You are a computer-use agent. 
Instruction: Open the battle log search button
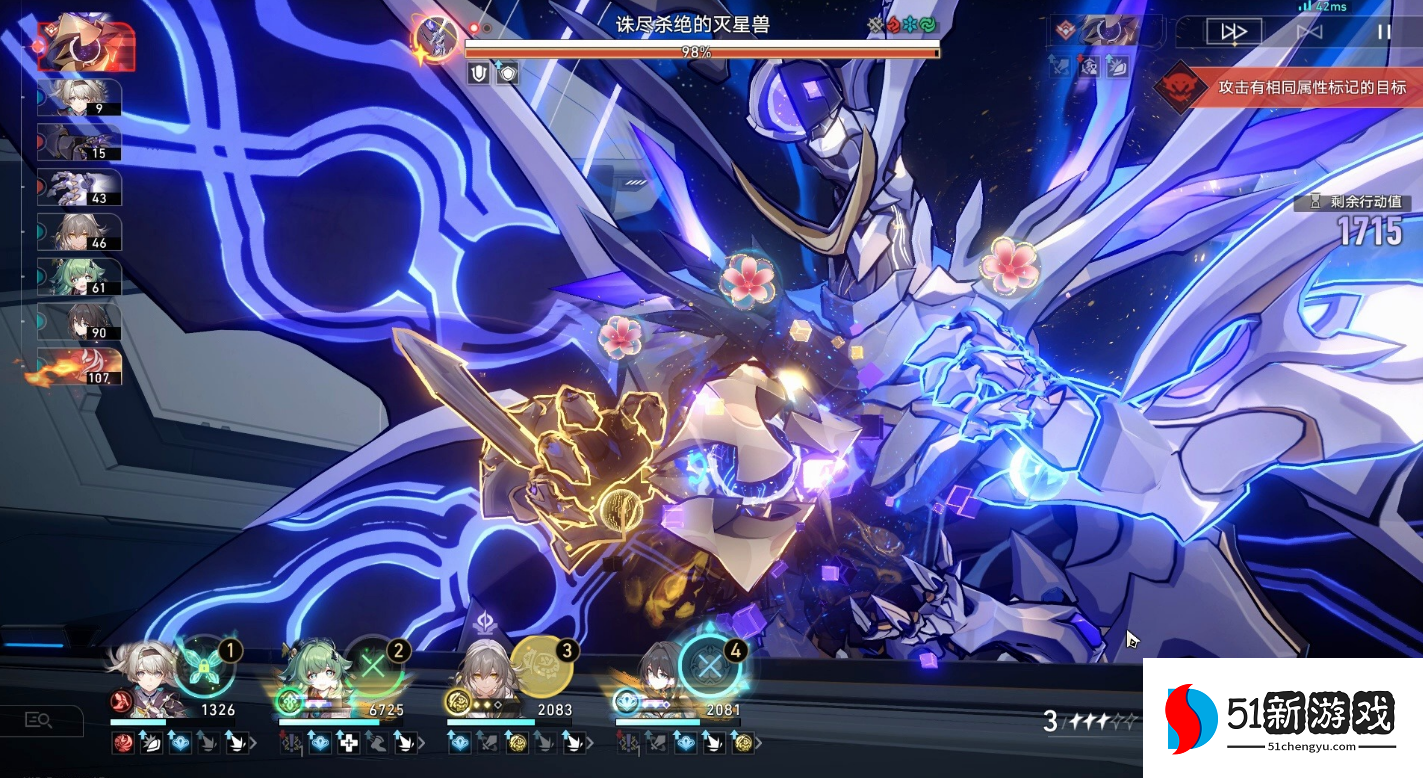coord(39,719)
